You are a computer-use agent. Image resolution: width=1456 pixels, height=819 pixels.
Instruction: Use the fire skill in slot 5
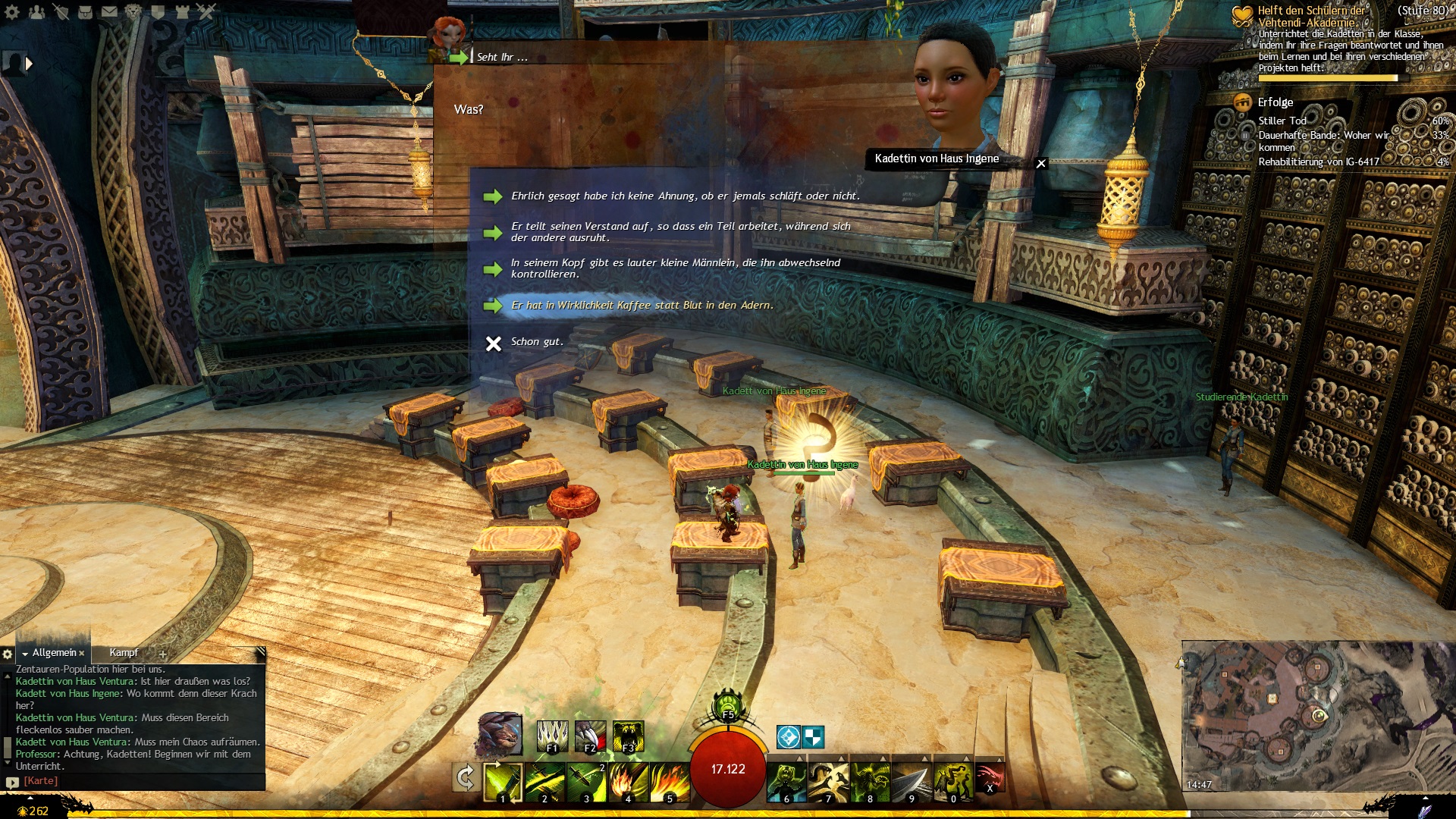(x=670, y=782)
